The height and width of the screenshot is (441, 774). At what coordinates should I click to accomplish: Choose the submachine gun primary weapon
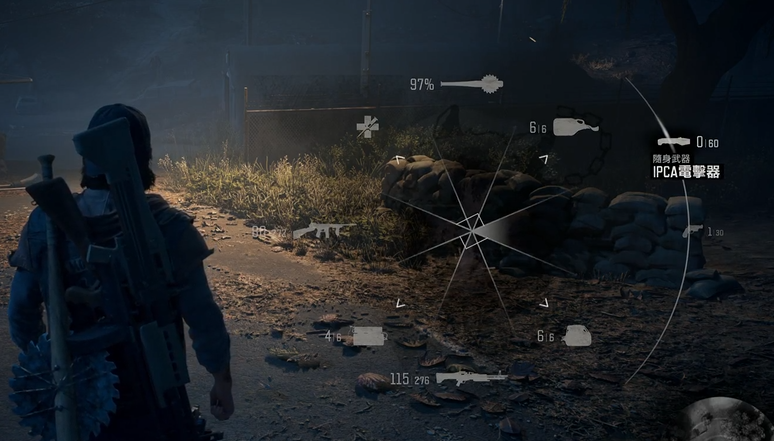click(x=323, y=230)
